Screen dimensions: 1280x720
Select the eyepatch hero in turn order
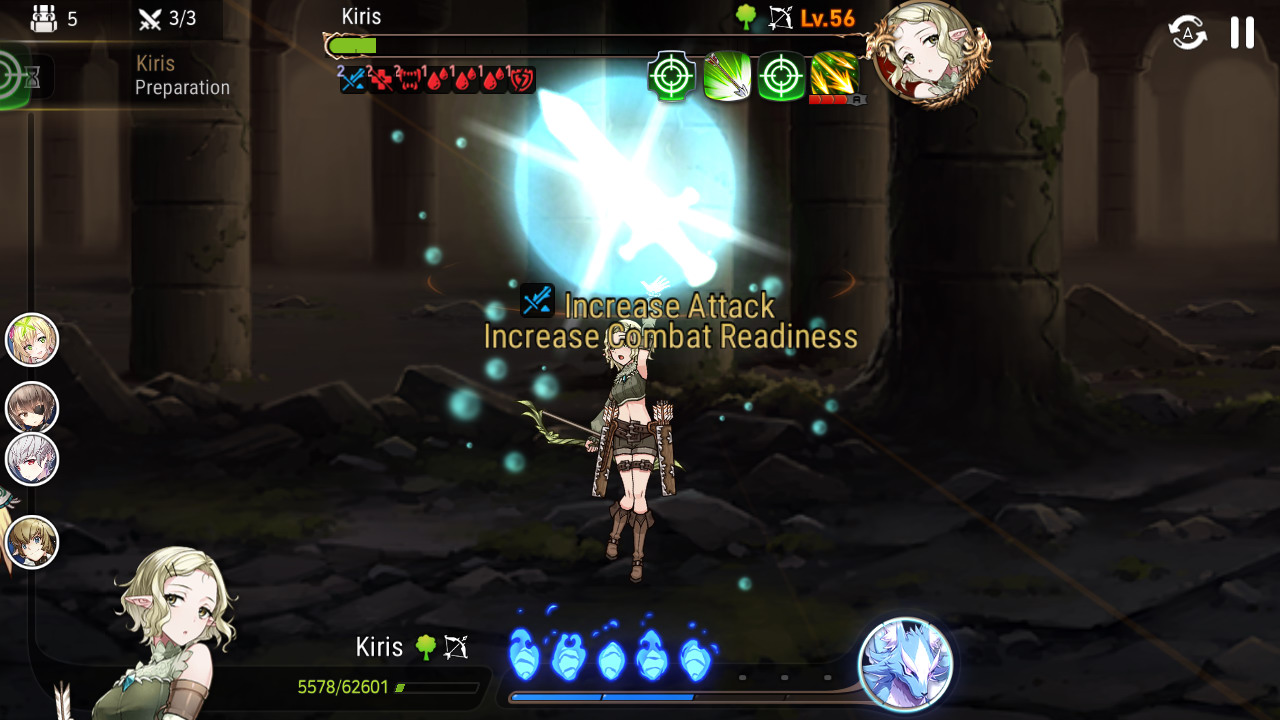[32, 408]
